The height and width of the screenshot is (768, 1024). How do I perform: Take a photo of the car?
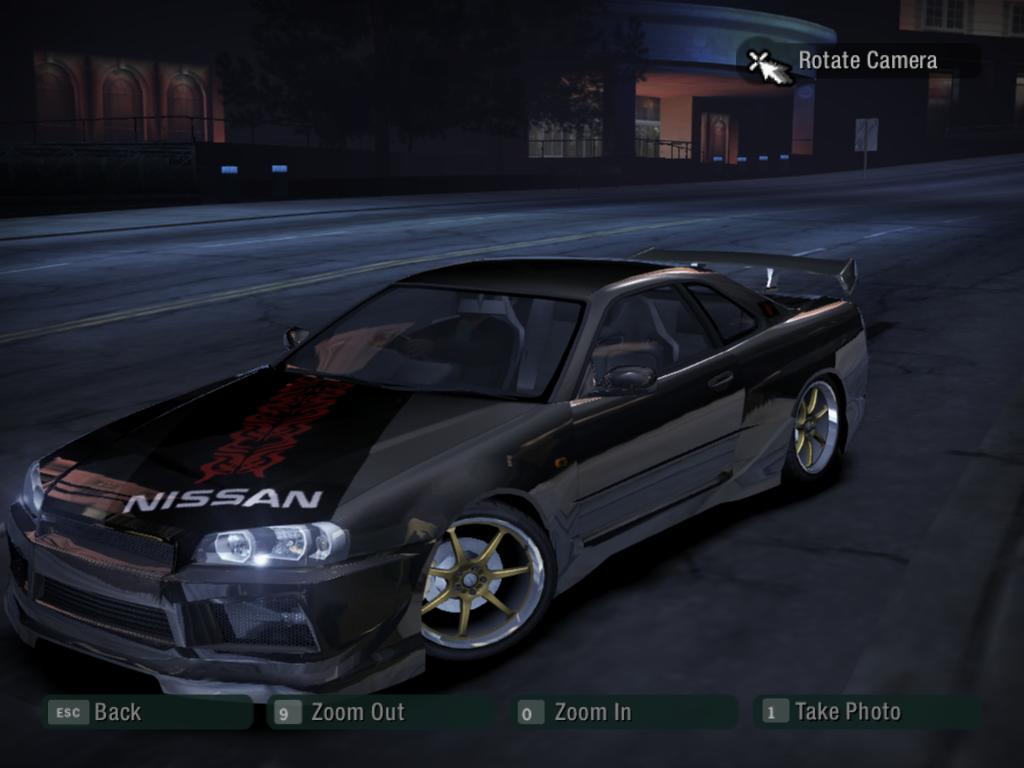(x=866, y=712)
